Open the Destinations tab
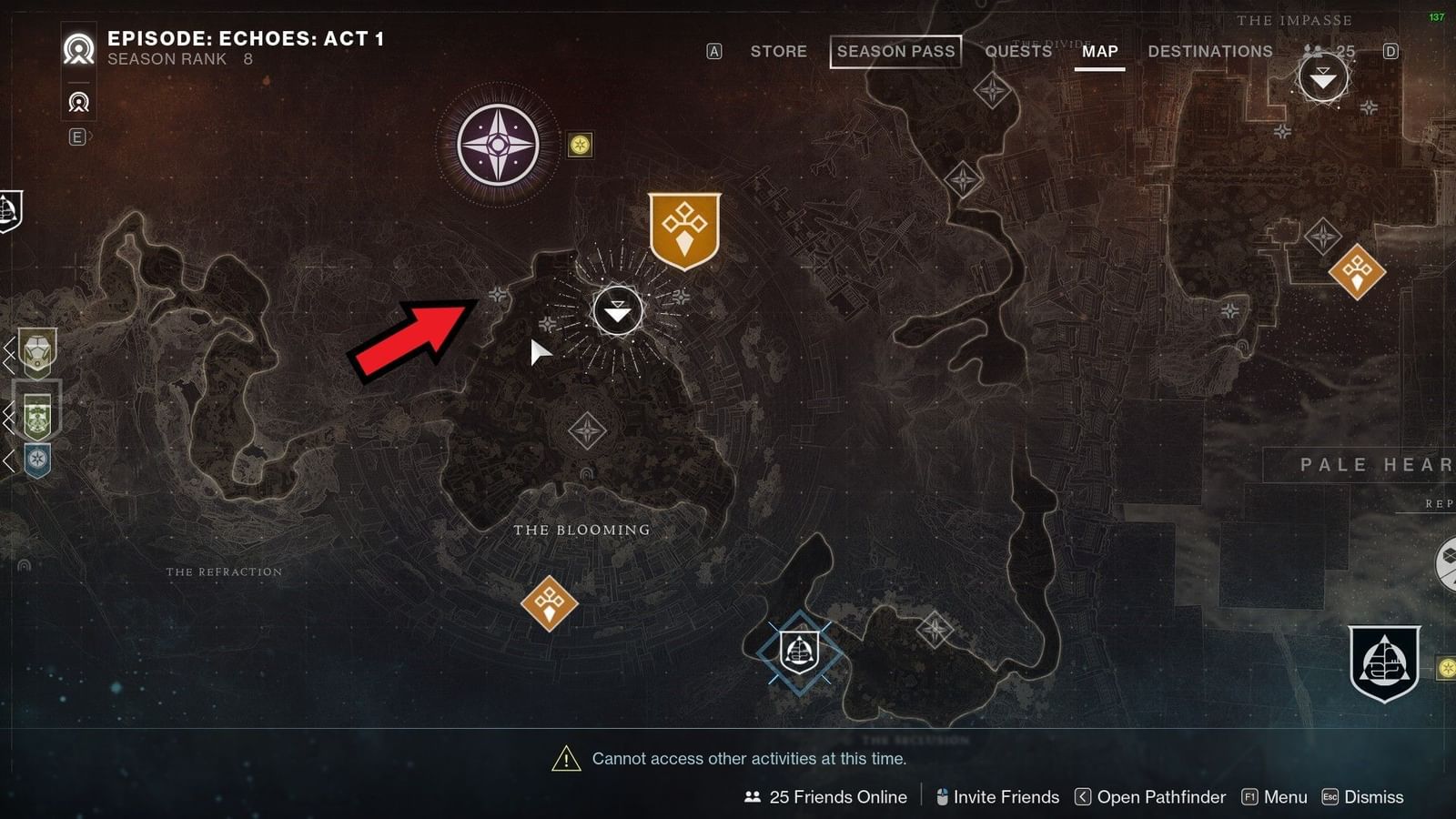 [x=1209, y=51]
